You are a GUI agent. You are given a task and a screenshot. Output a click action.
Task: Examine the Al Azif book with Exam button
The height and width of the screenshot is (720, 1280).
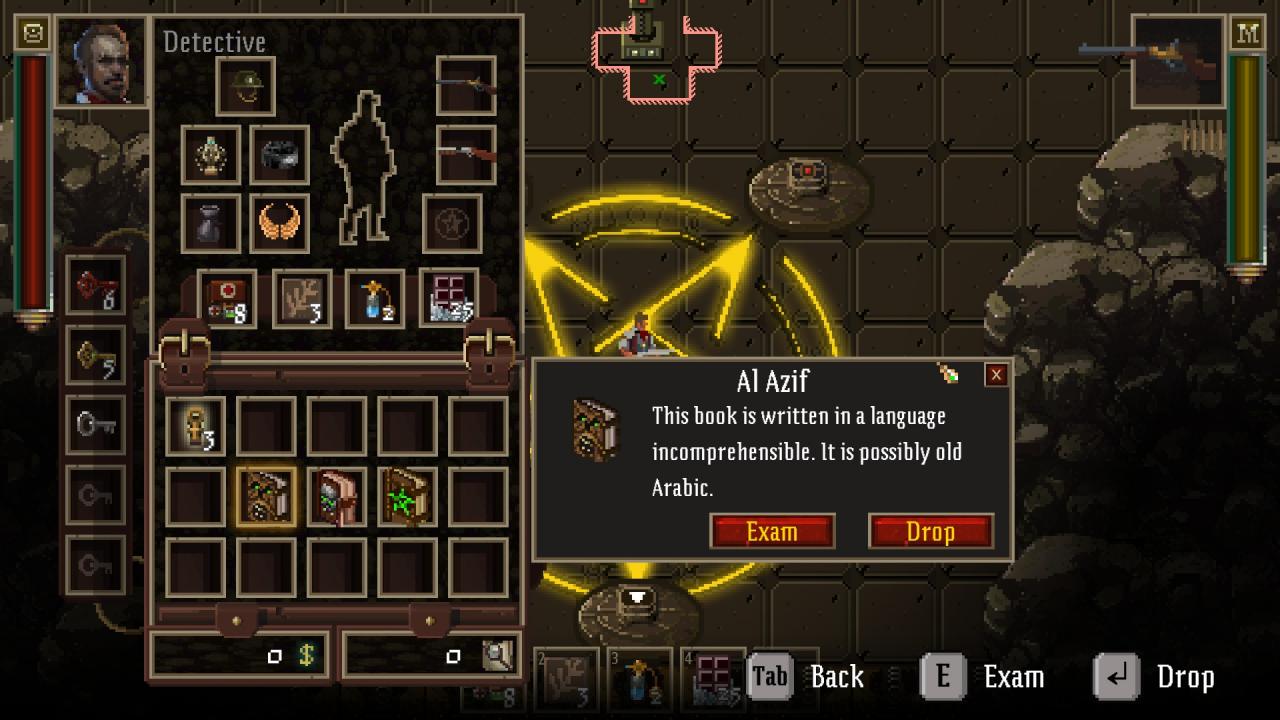point(772,531)
